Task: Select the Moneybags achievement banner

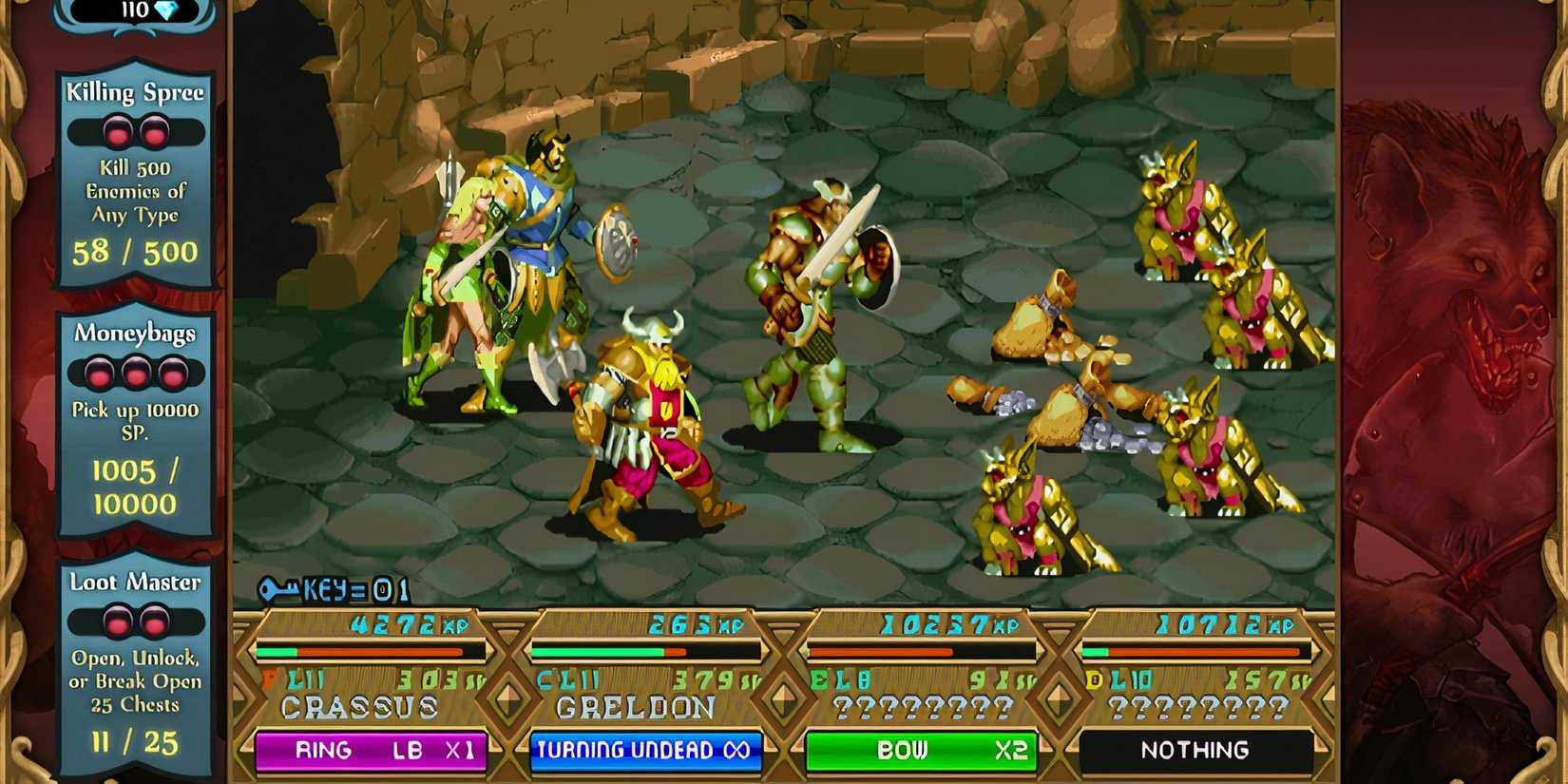Action: click(x=134, y=333)
